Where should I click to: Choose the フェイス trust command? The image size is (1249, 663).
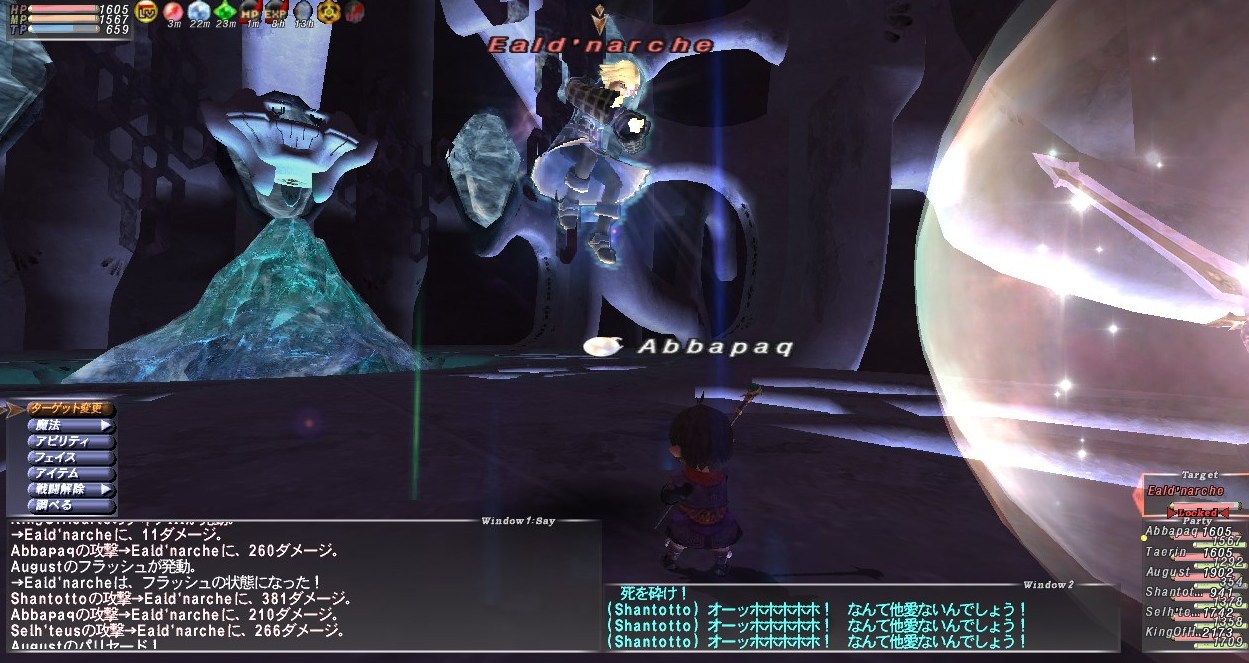click(x=70, y=457)
